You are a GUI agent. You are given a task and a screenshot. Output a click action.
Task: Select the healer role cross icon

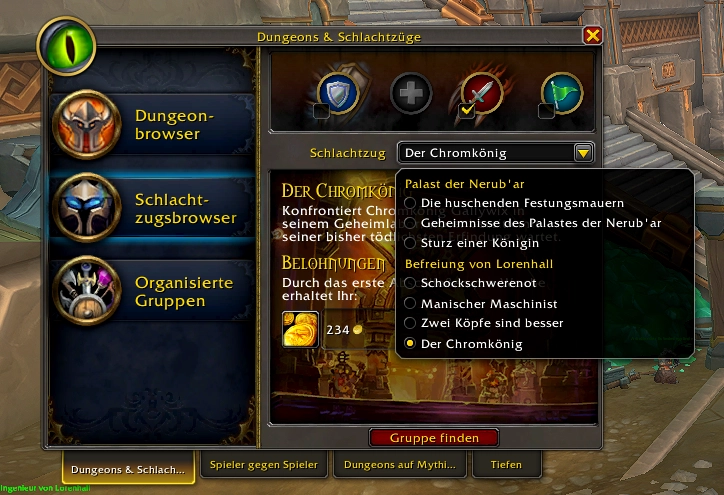(x=410, y=93)
